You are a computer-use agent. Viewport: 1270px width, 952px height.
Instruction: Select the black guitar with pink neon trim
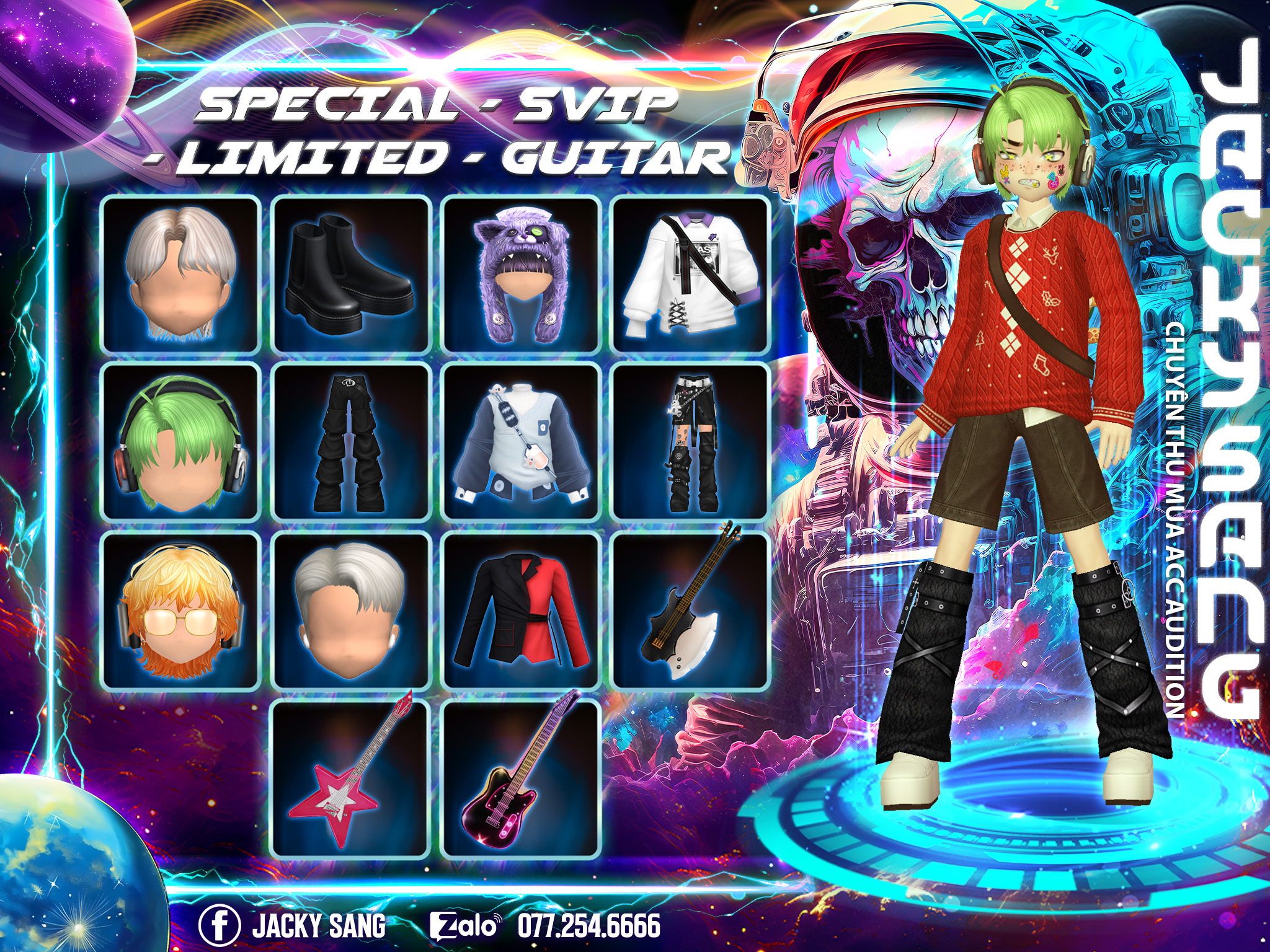click(x=521, y=778)
